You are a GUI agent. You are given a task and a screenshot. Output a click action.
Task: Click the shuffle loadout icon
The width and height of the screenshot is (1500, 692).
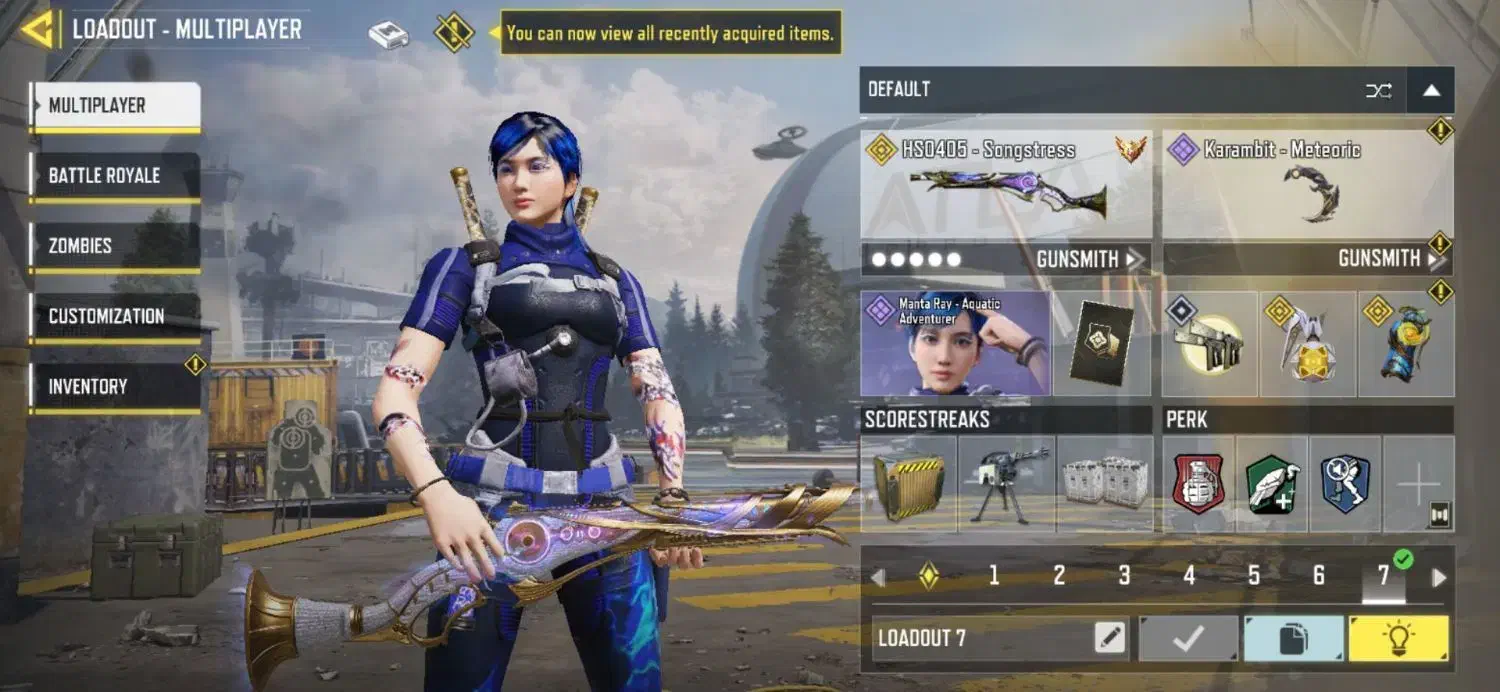tap(1379, 90)
